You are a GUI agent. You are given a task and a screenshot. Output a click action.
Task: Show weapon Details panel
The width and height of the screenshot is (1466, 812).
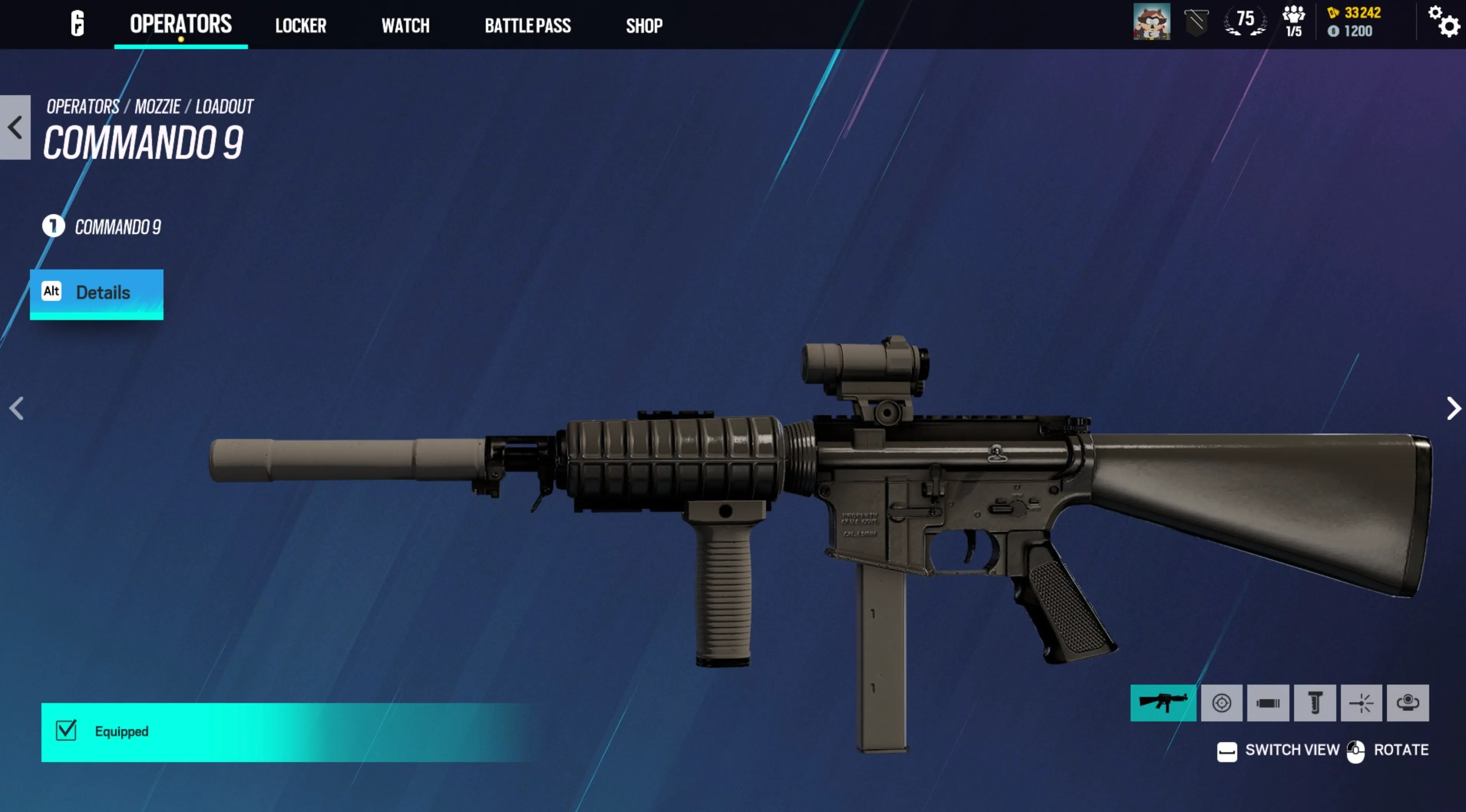[x=97, y=293]
